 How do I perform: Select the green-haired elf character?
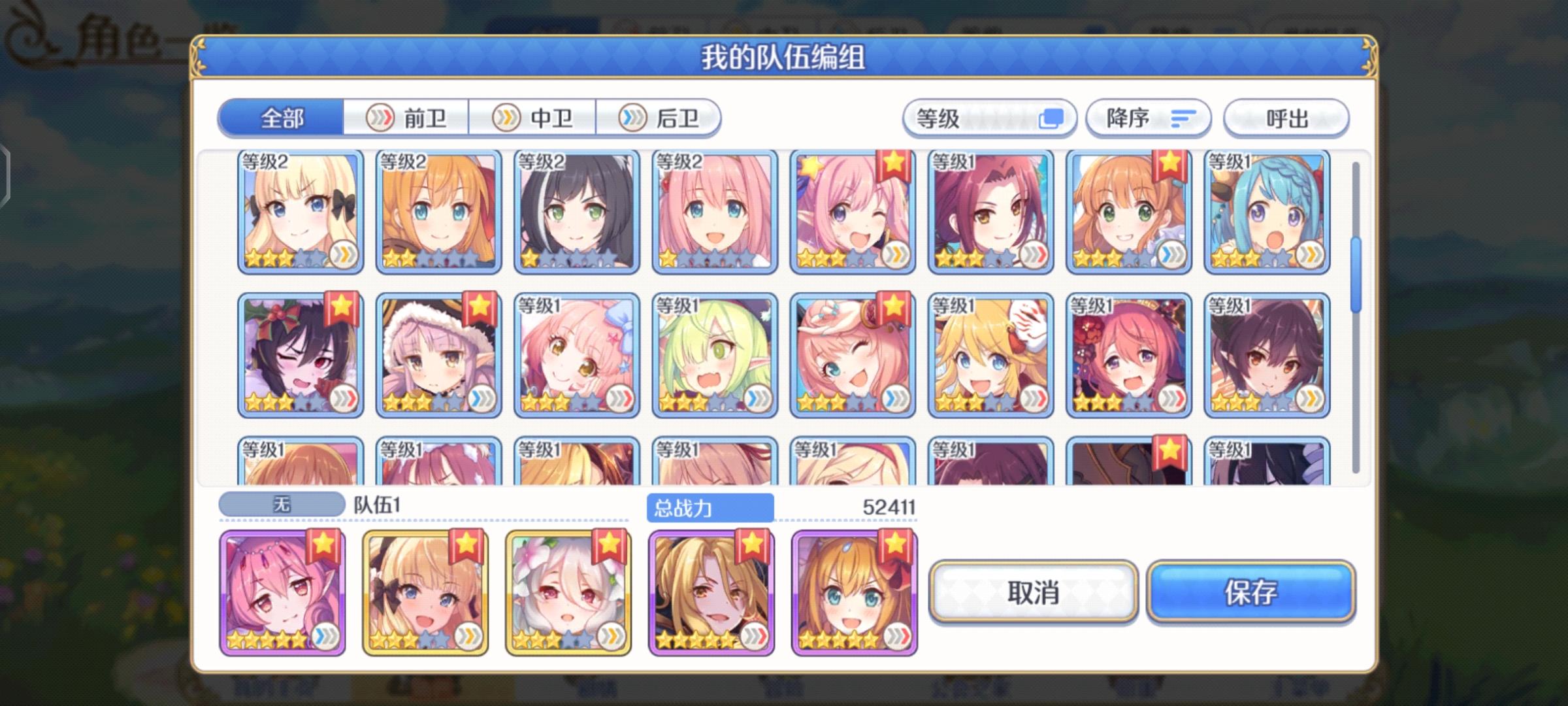point(715,356)
